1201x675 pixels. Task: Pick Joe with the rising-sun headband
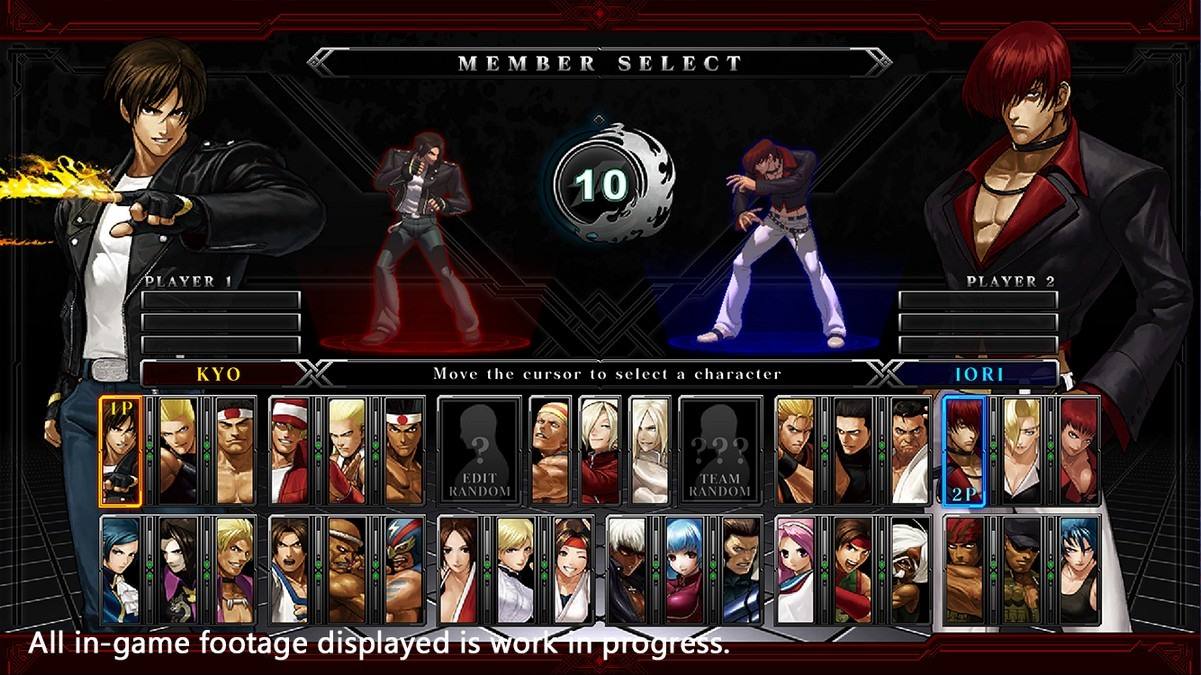point(406,451)
